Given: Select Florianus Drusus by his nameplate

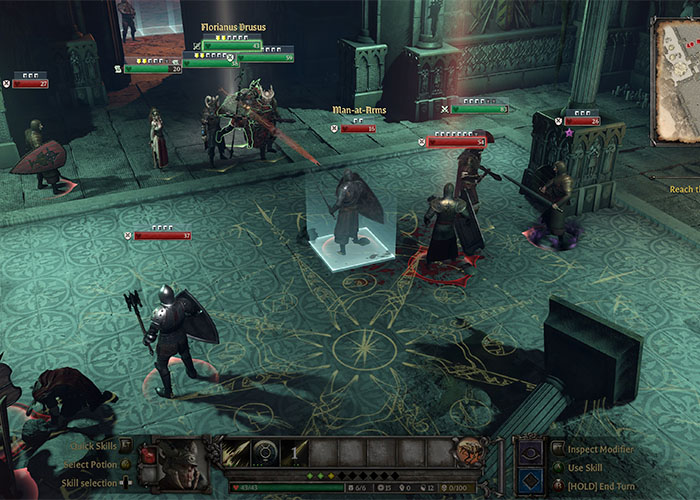Looking at the screenshot, I should point(232,28).
